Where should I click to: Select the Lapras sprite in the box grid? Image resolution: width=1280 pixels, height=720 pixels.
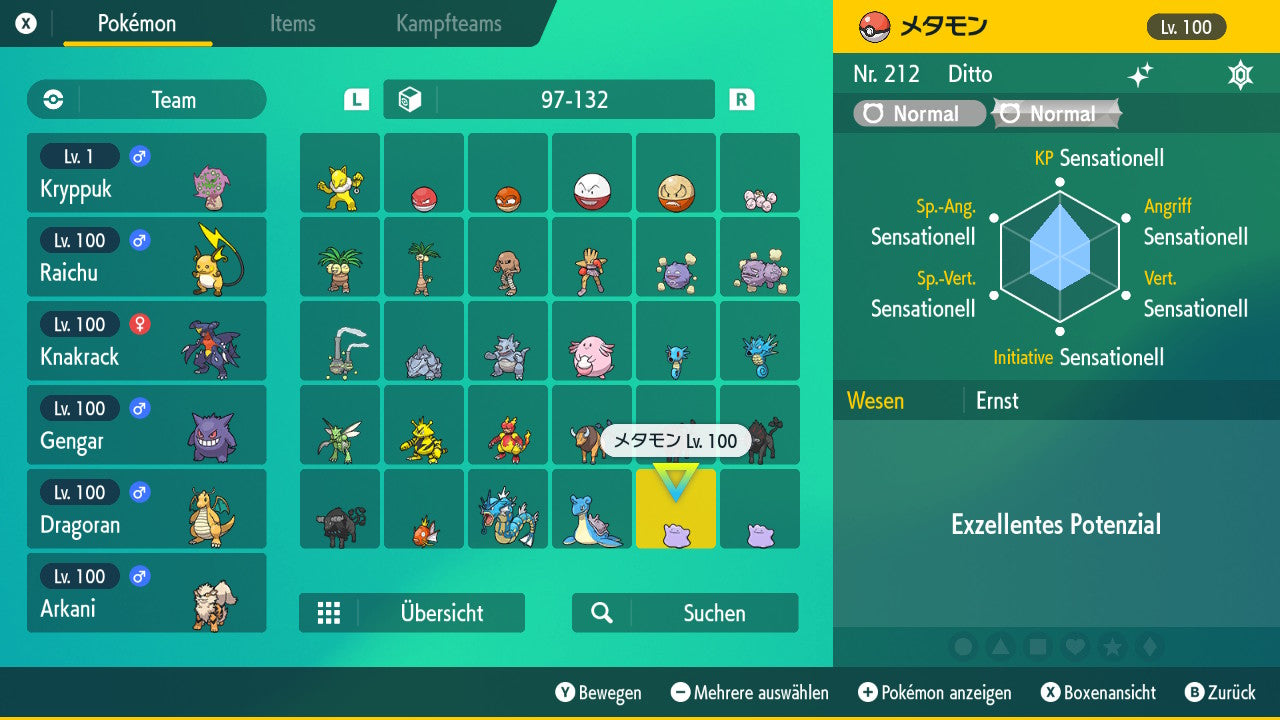click(x=591, y=509)
